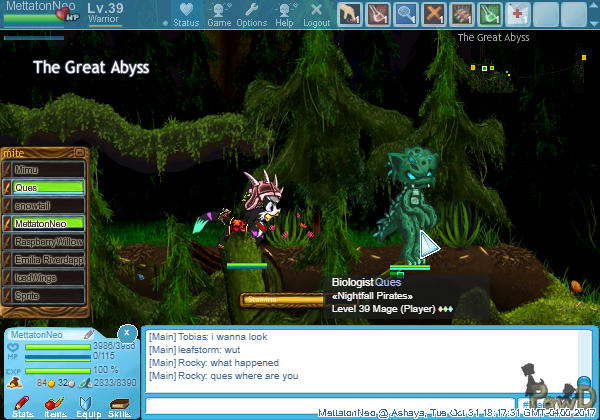
Task: Choose snowtail from the party list
Action: coord(46,206)
